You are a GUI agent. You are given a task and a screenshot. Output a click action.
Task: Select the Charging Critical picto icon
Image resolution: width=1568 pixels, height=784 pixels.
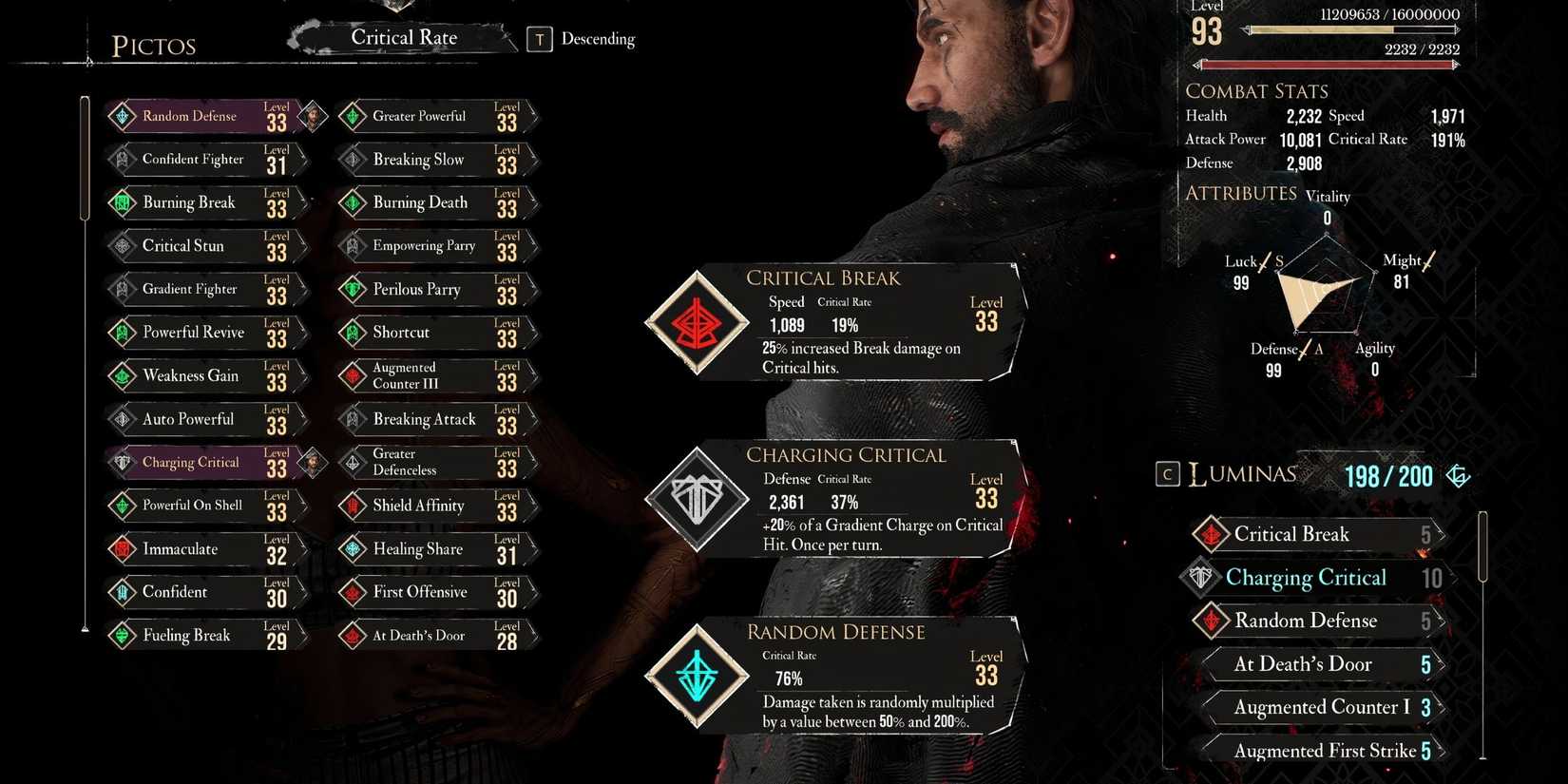124,462
